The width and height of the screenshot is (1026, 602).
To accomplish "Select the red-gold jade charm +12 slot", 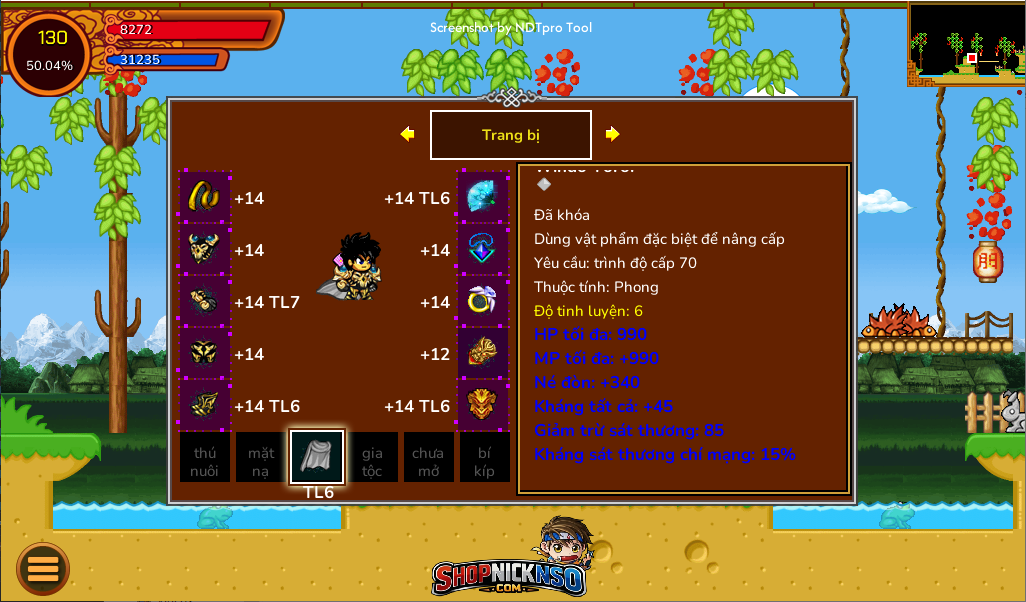I will pyautogui.click(x=483, y=353).
